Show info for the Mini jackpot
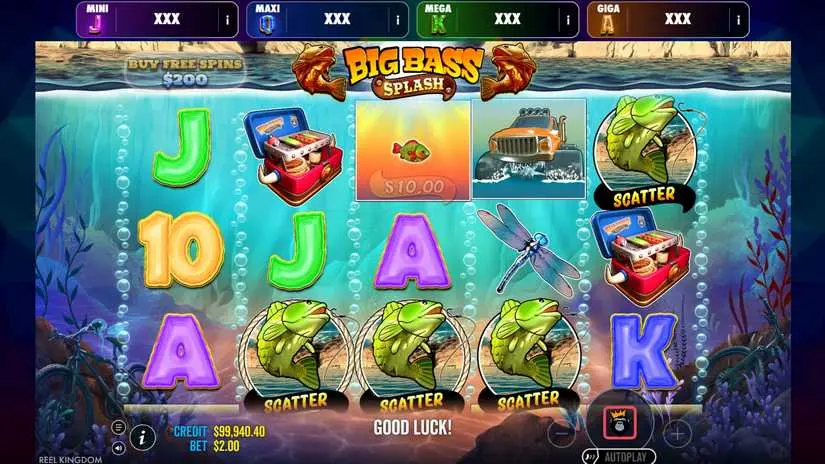Viewport: 825px width, 464px height. (x=226, y=19)
